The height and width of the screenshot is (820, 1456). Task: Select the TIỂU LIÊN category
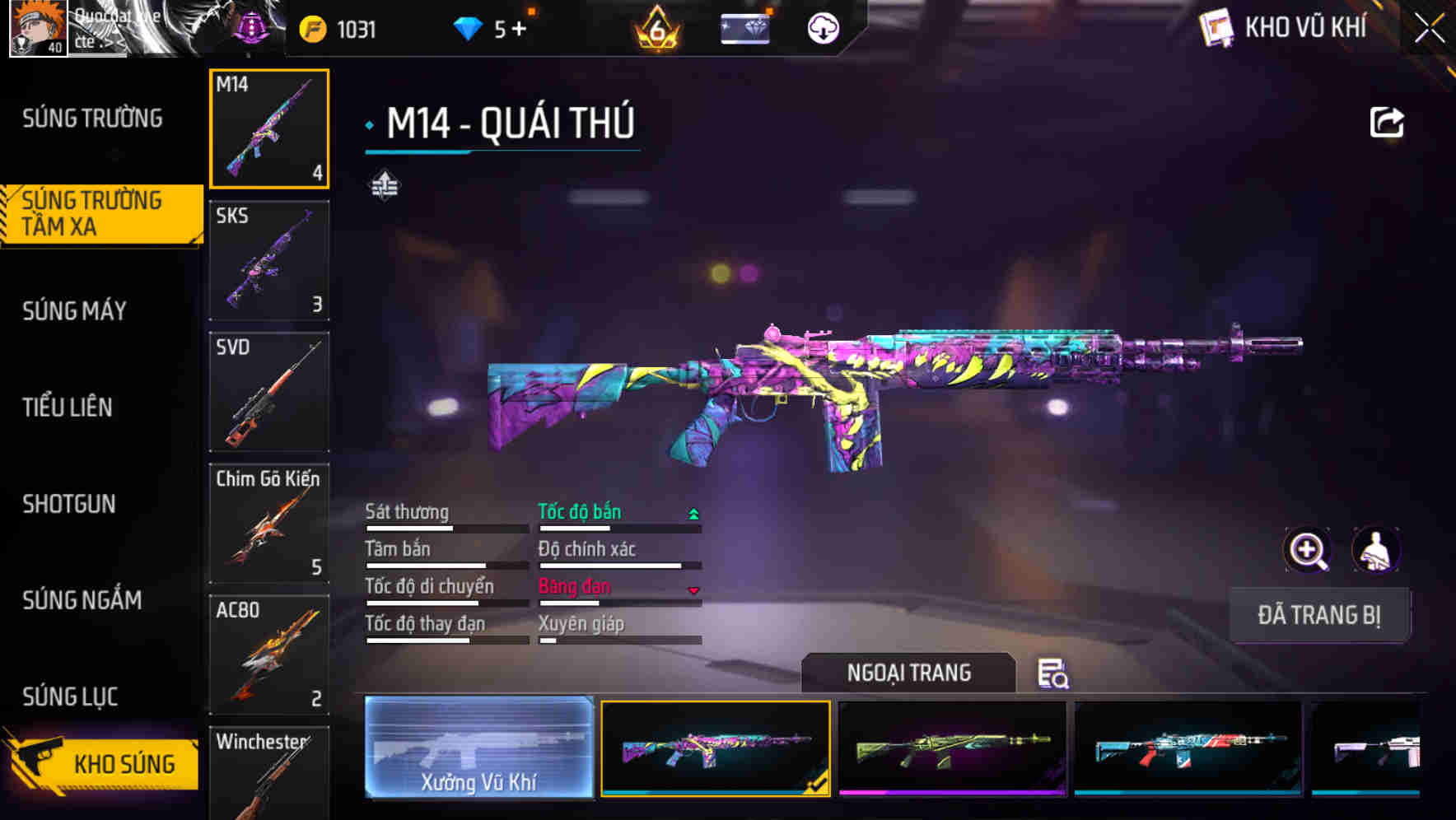click(69, 408)
